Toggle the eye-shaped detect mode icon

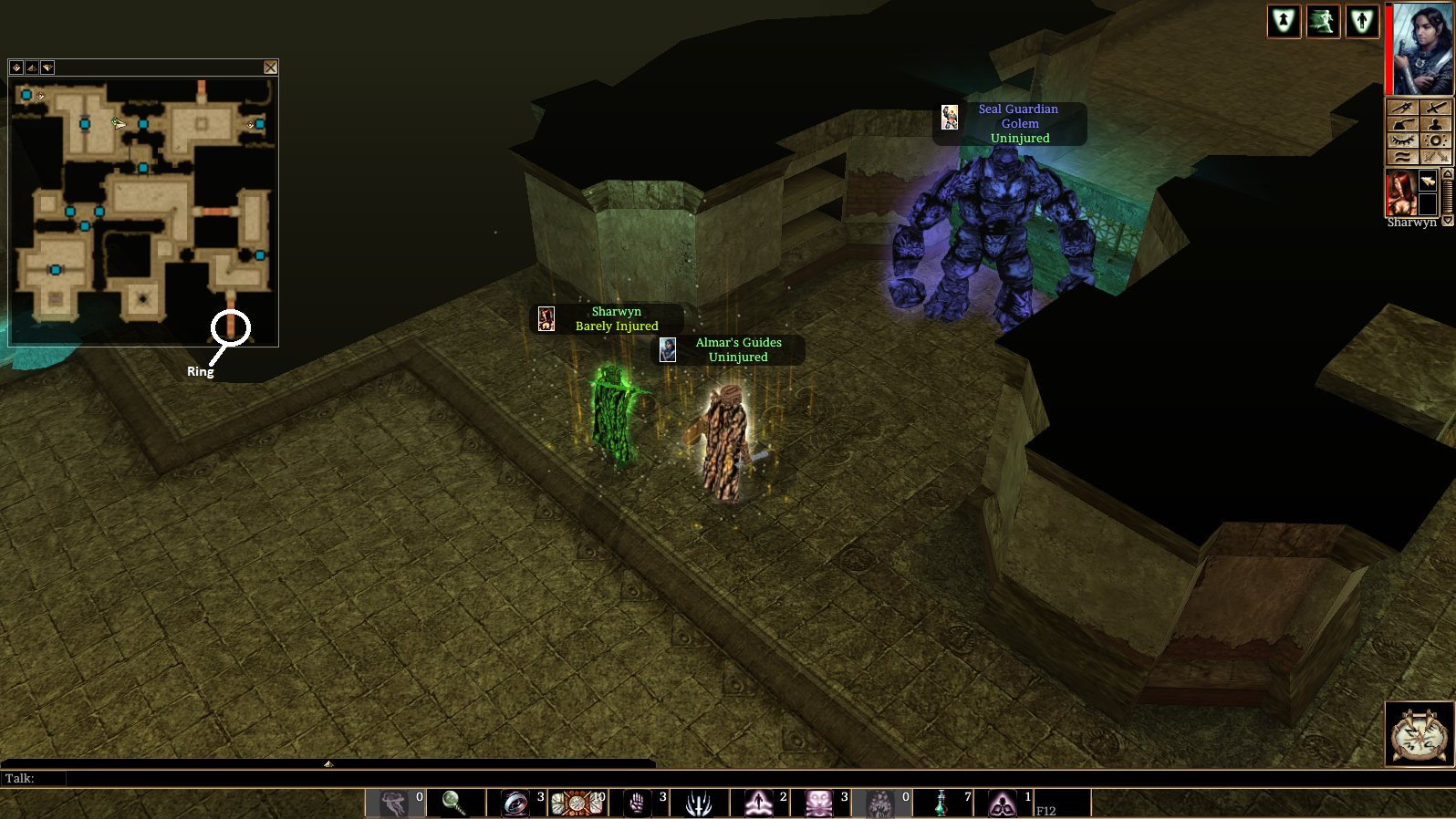click(1402, 140)
